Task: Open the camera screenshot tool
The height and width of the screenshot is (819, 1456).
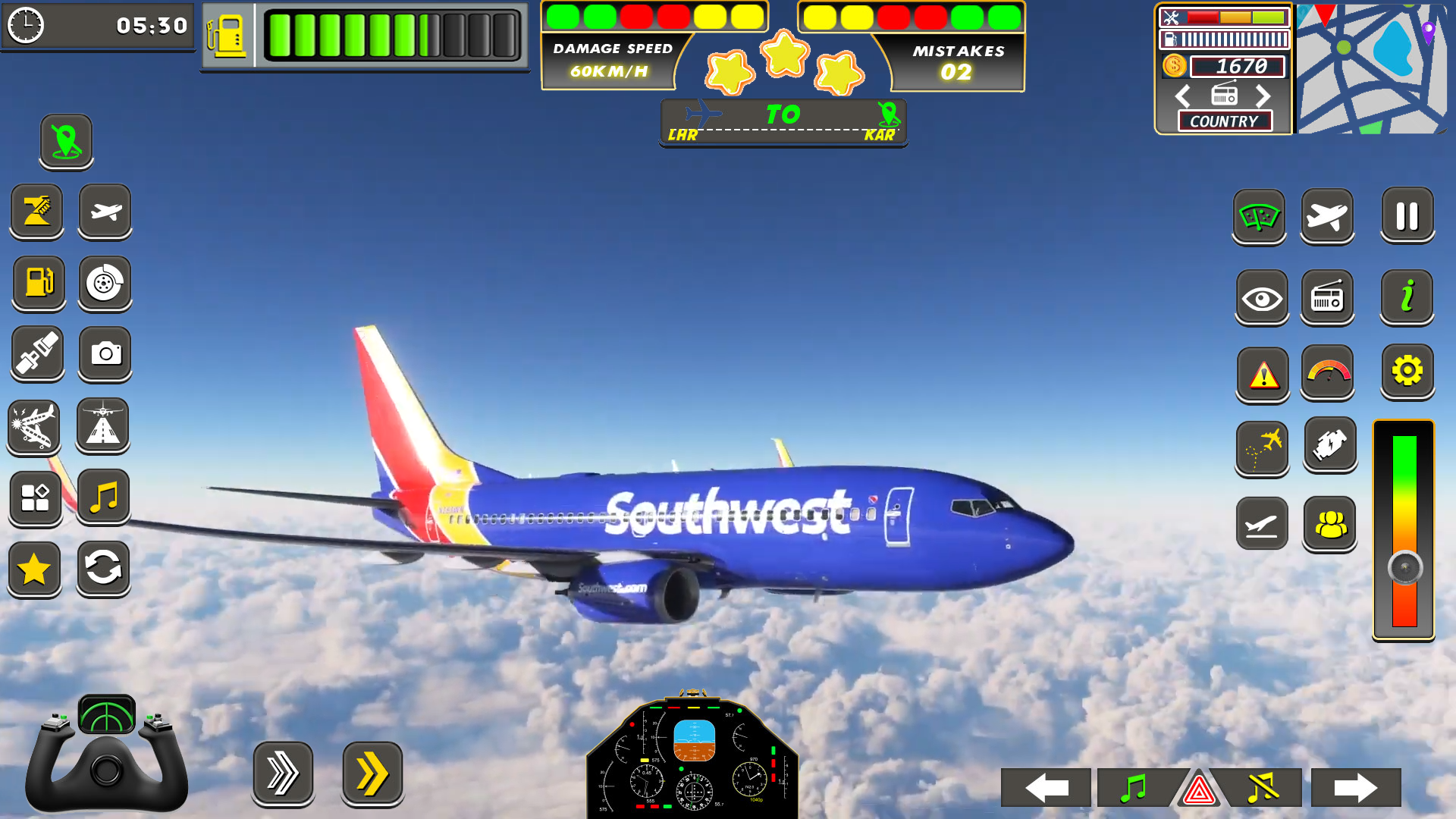Action: tap(105, 354)
